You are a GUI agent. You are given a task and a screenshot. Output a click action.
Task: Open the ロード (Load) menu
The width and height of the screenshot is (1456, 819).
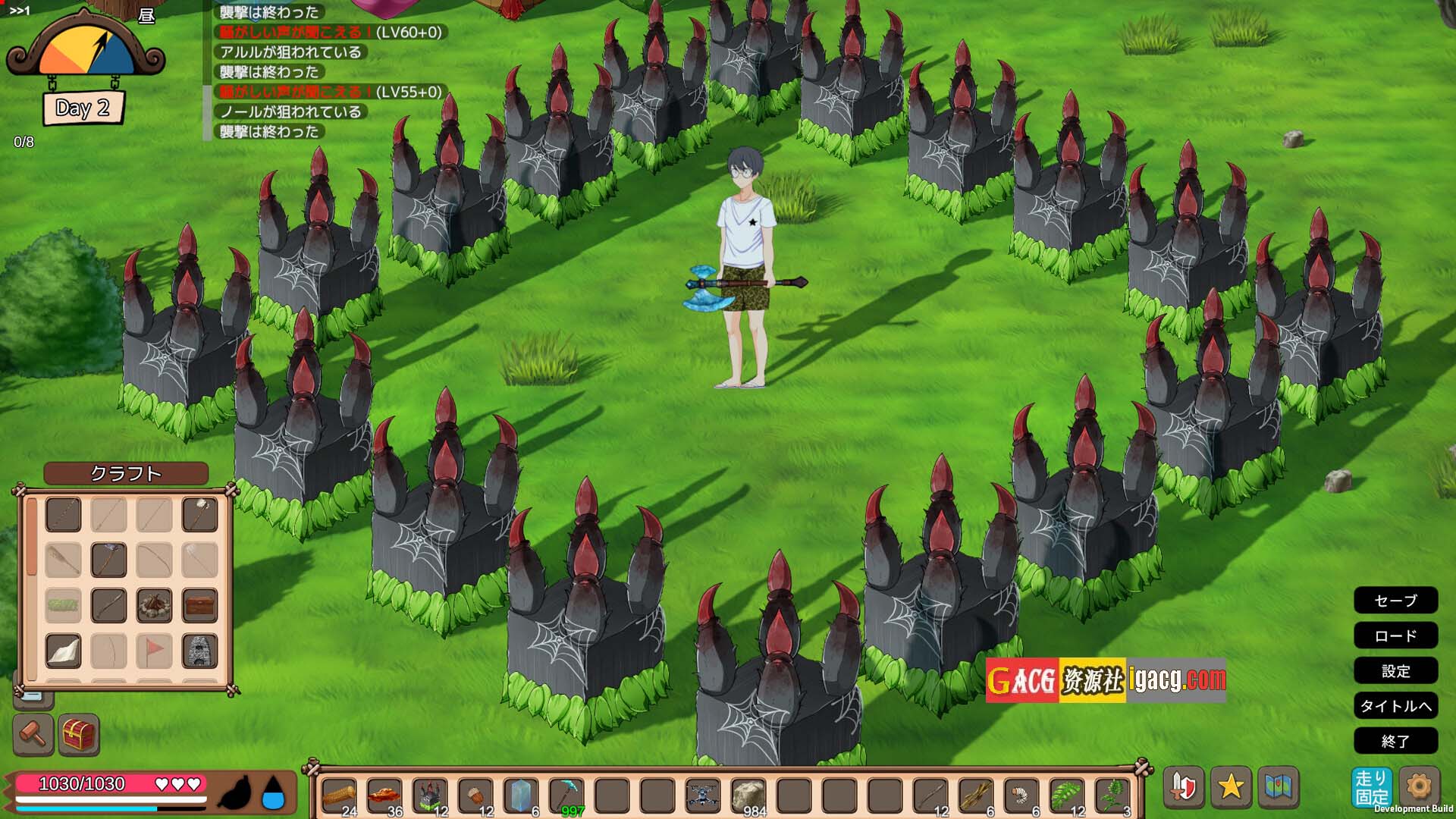pos(1395,635)
